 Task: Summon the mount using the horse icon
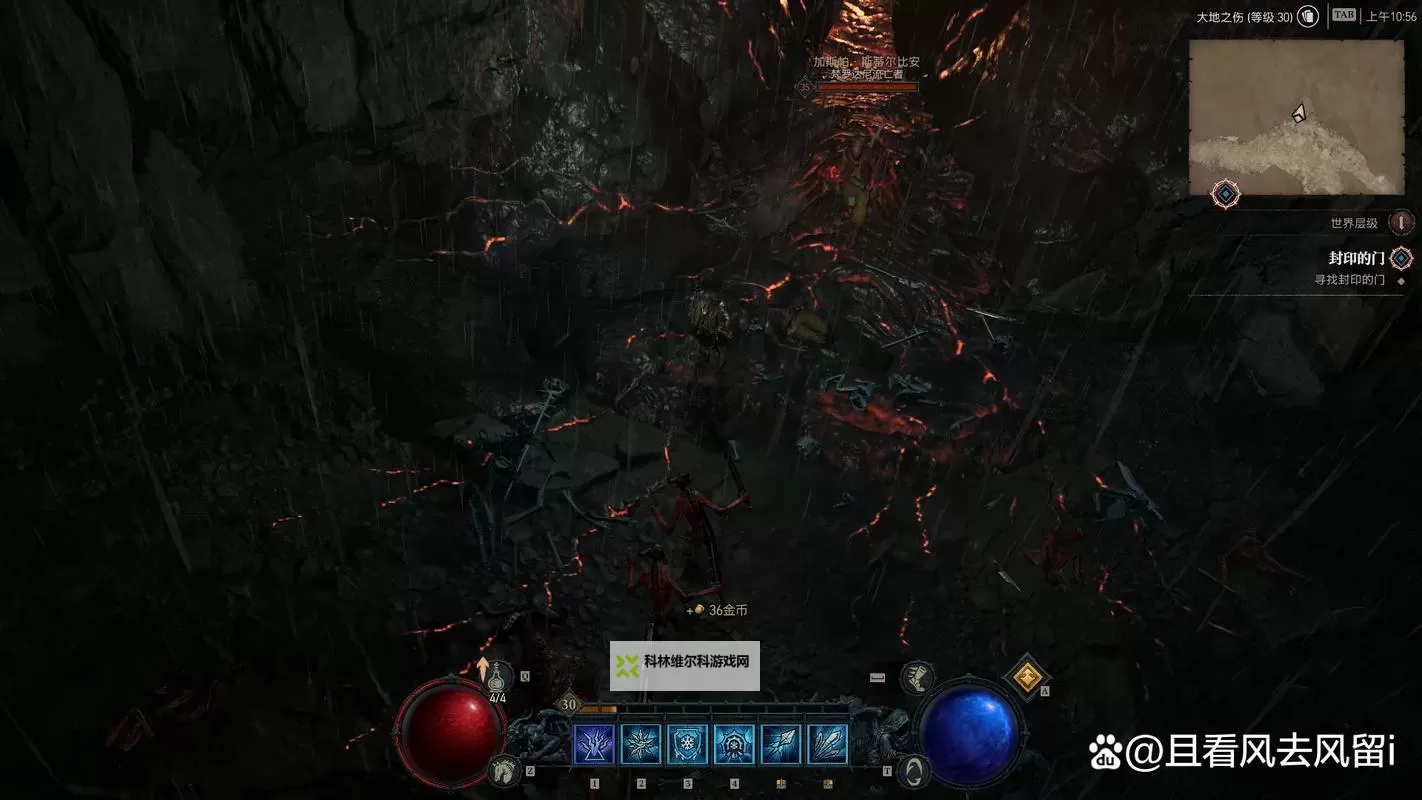pos(505,769)
